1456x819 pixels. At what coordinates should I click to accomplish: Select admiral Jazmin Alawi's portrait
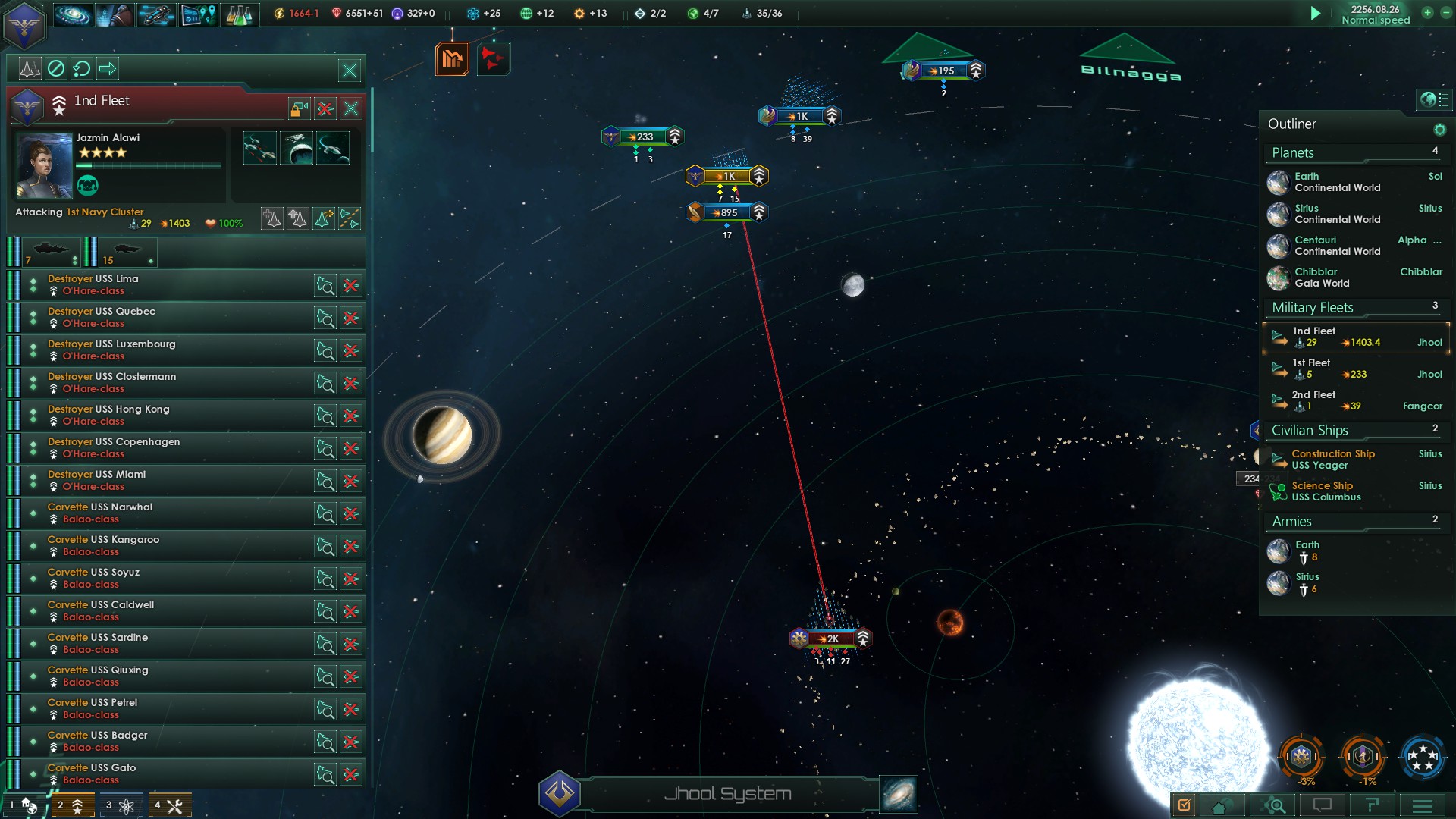pyautogui.click(x=44, y=165)
